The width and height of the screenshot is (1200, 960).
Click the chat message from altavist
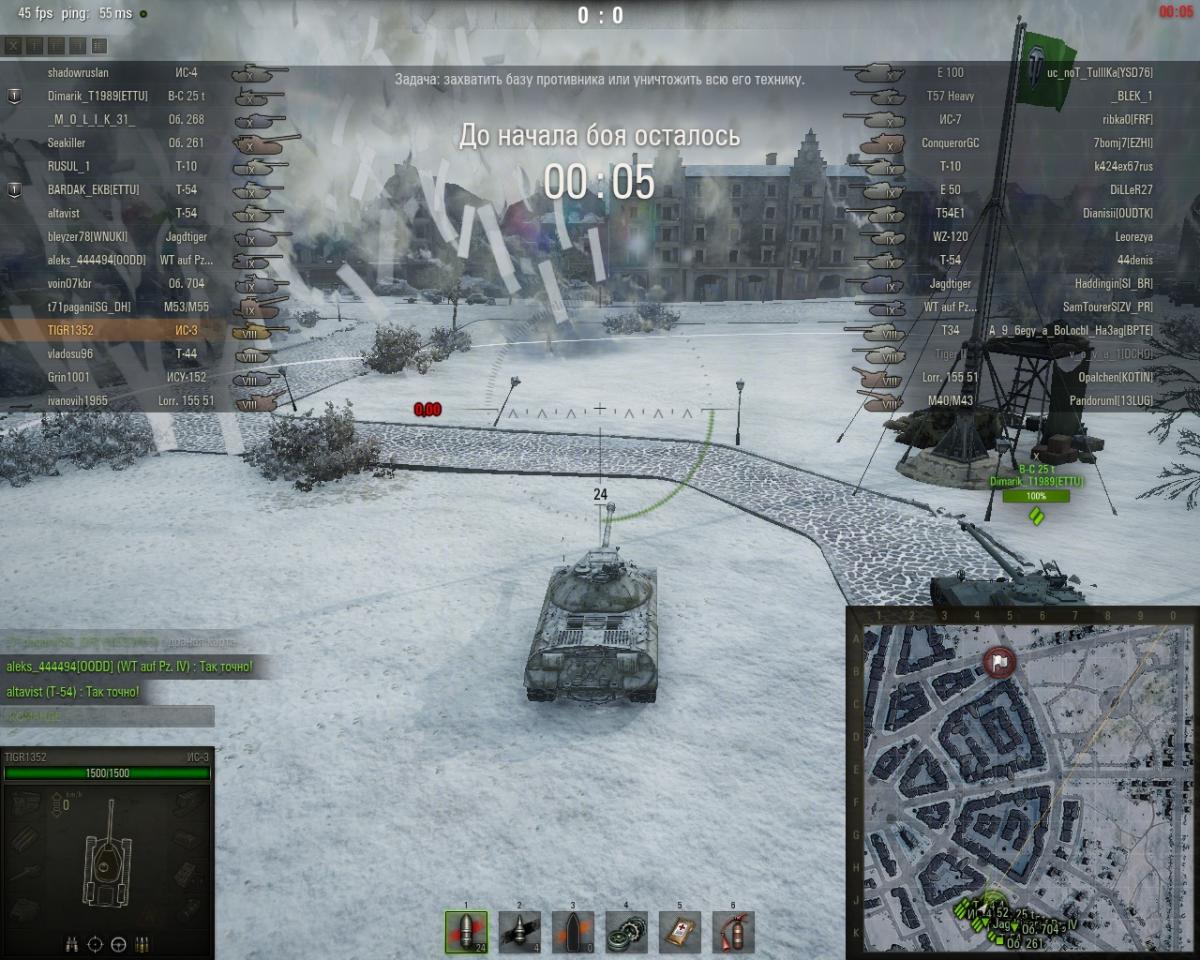(x=73, y=691)
